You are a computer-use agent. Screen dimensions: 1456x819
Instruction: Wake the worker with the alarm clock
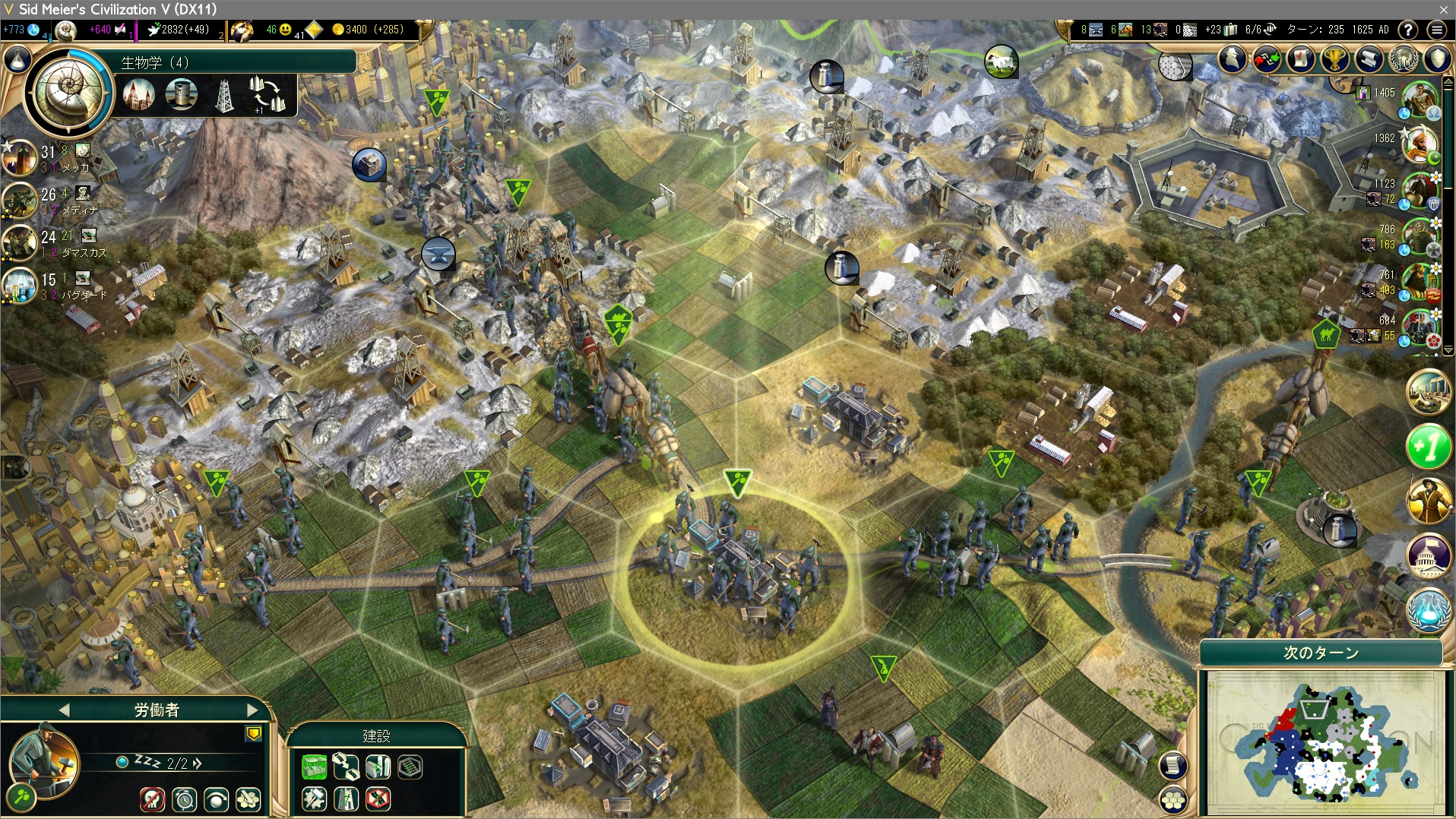tap(185, 799)
